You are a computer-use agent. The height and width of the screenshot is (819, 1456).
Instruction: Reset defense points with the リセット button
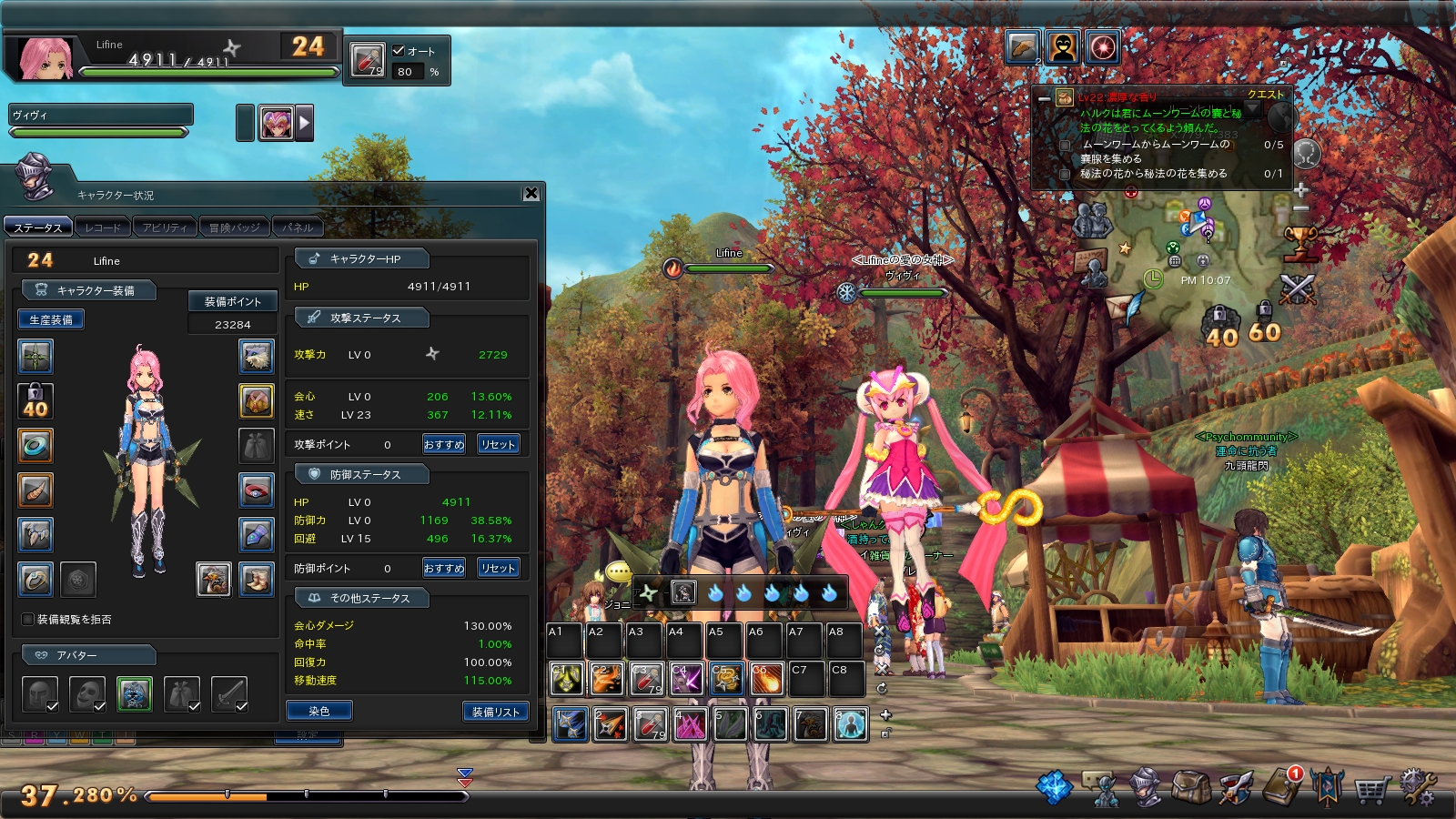tap(499, 568)
